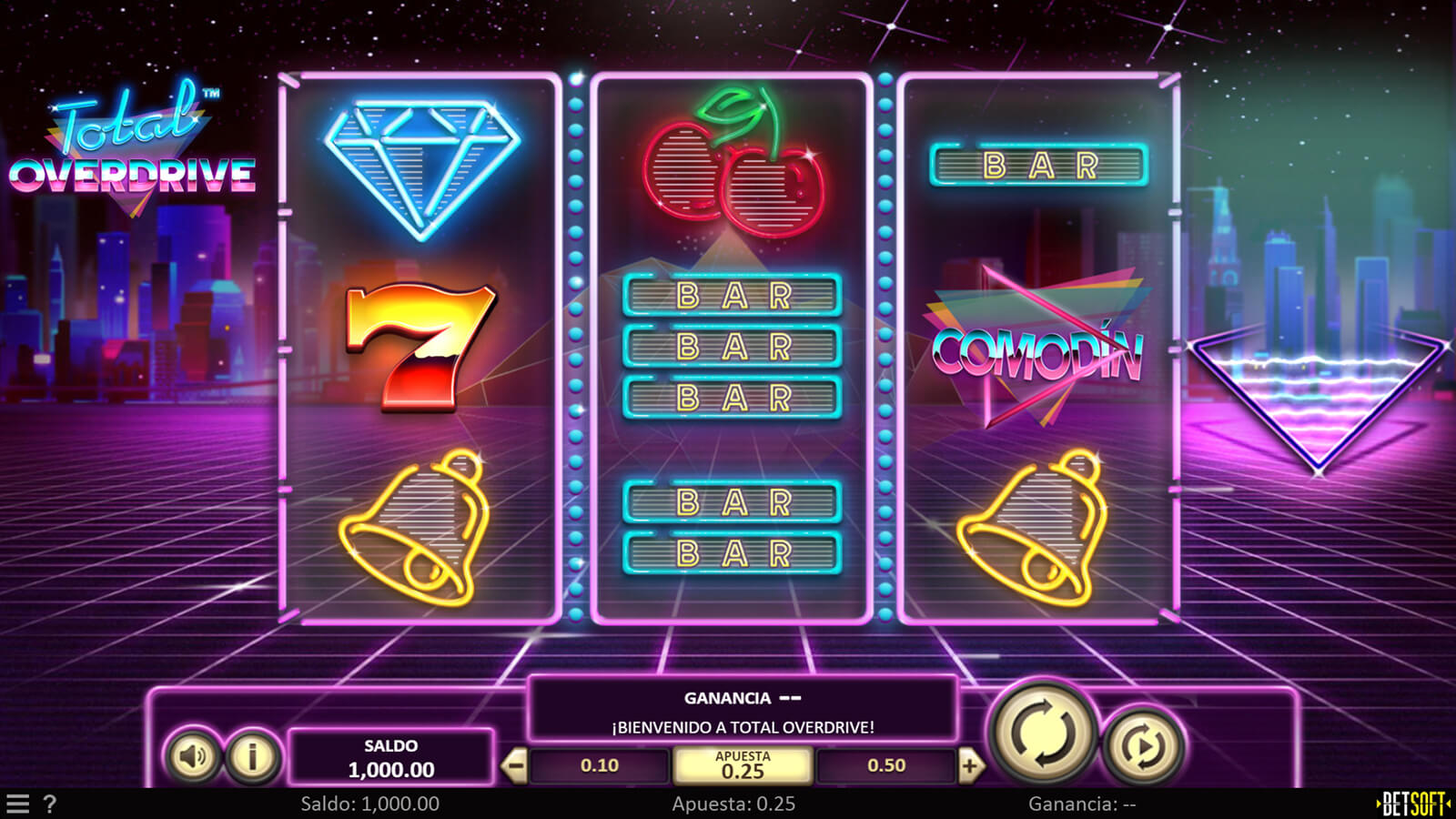Decrease the bet with the minus arrow

tap(514, 766)
